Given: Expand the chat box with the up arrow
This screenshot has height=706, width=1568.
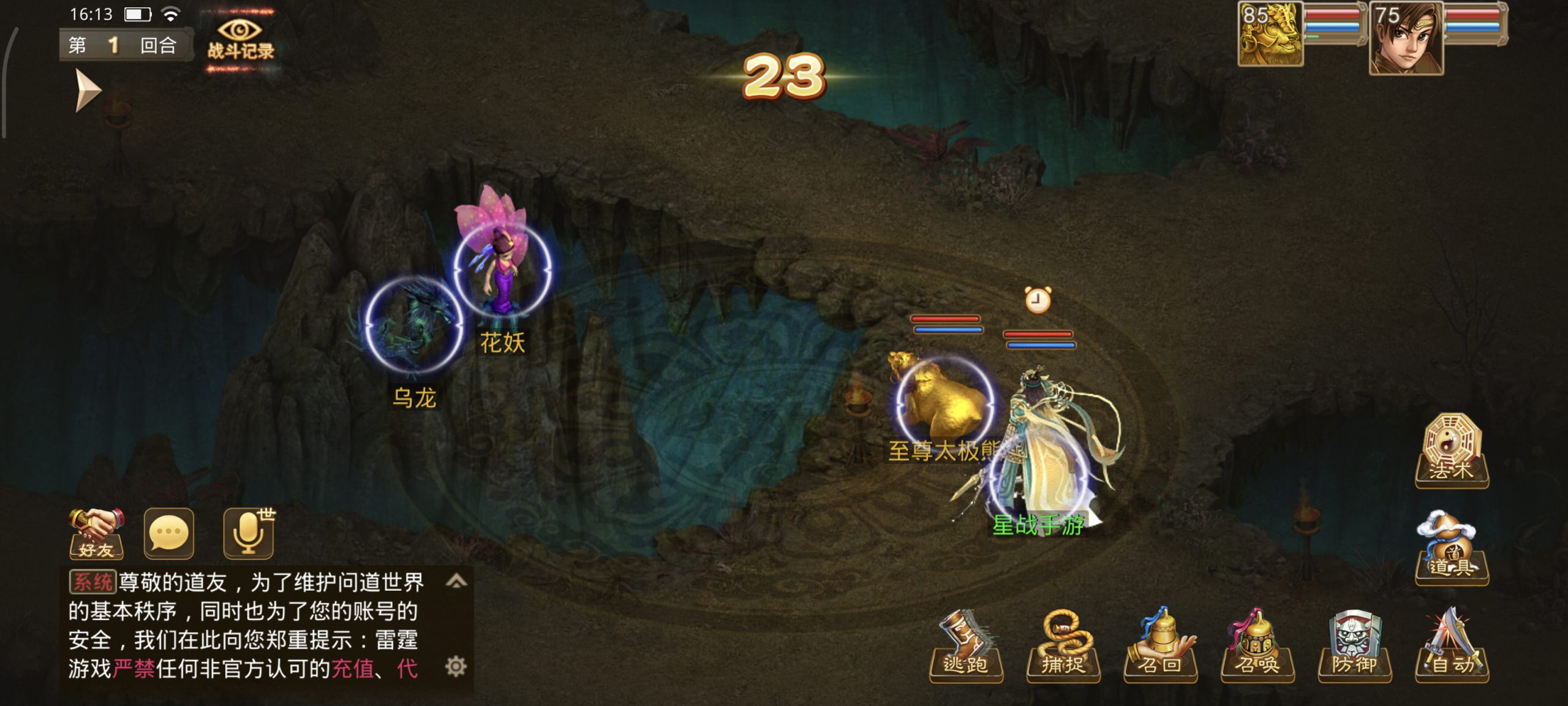Looking at the screenshot, I should pyautogui.click(x=456, y=581).
